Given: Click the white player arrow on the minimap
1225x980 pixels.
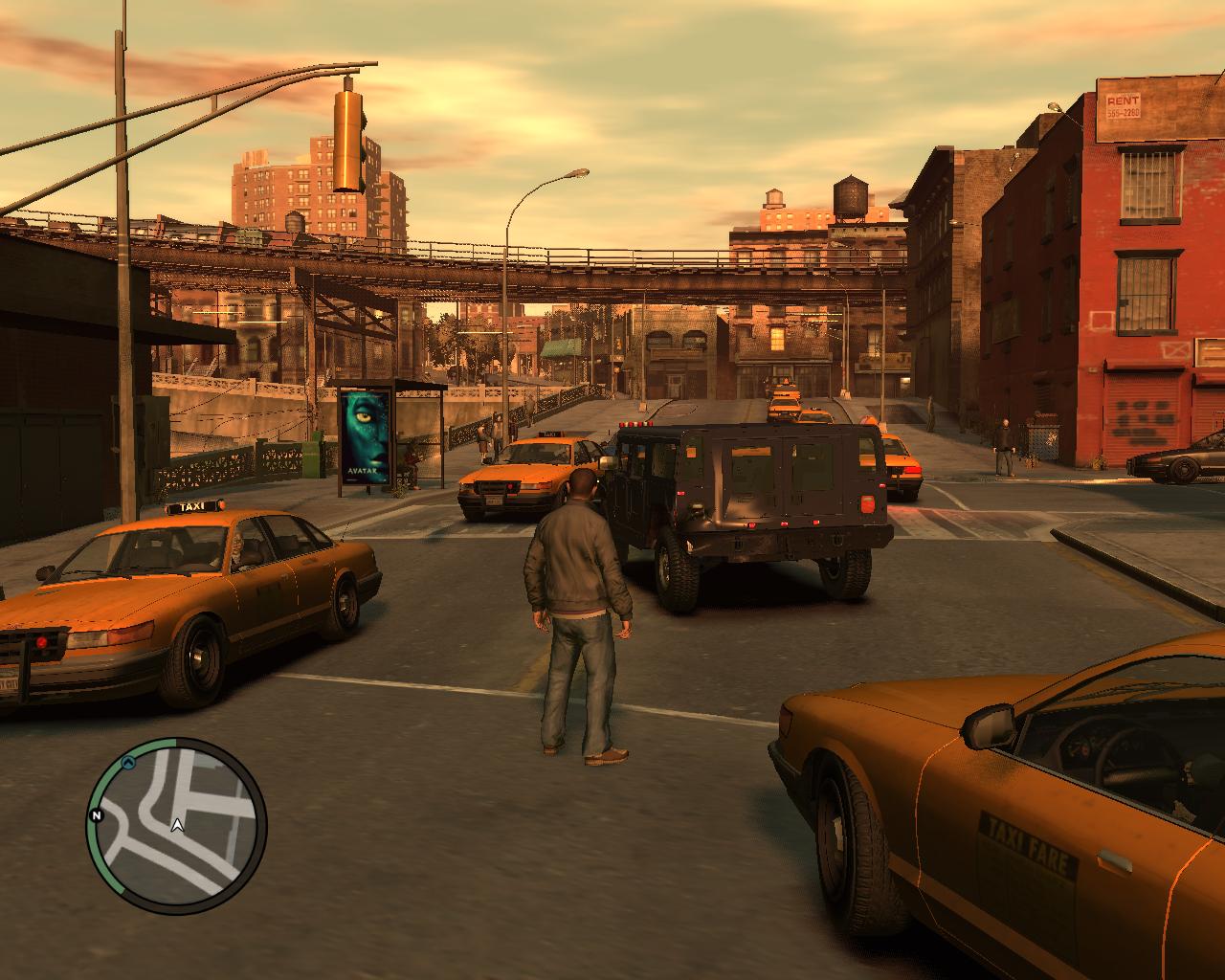Looking at the screenshot, I should (x=177, y=824).
